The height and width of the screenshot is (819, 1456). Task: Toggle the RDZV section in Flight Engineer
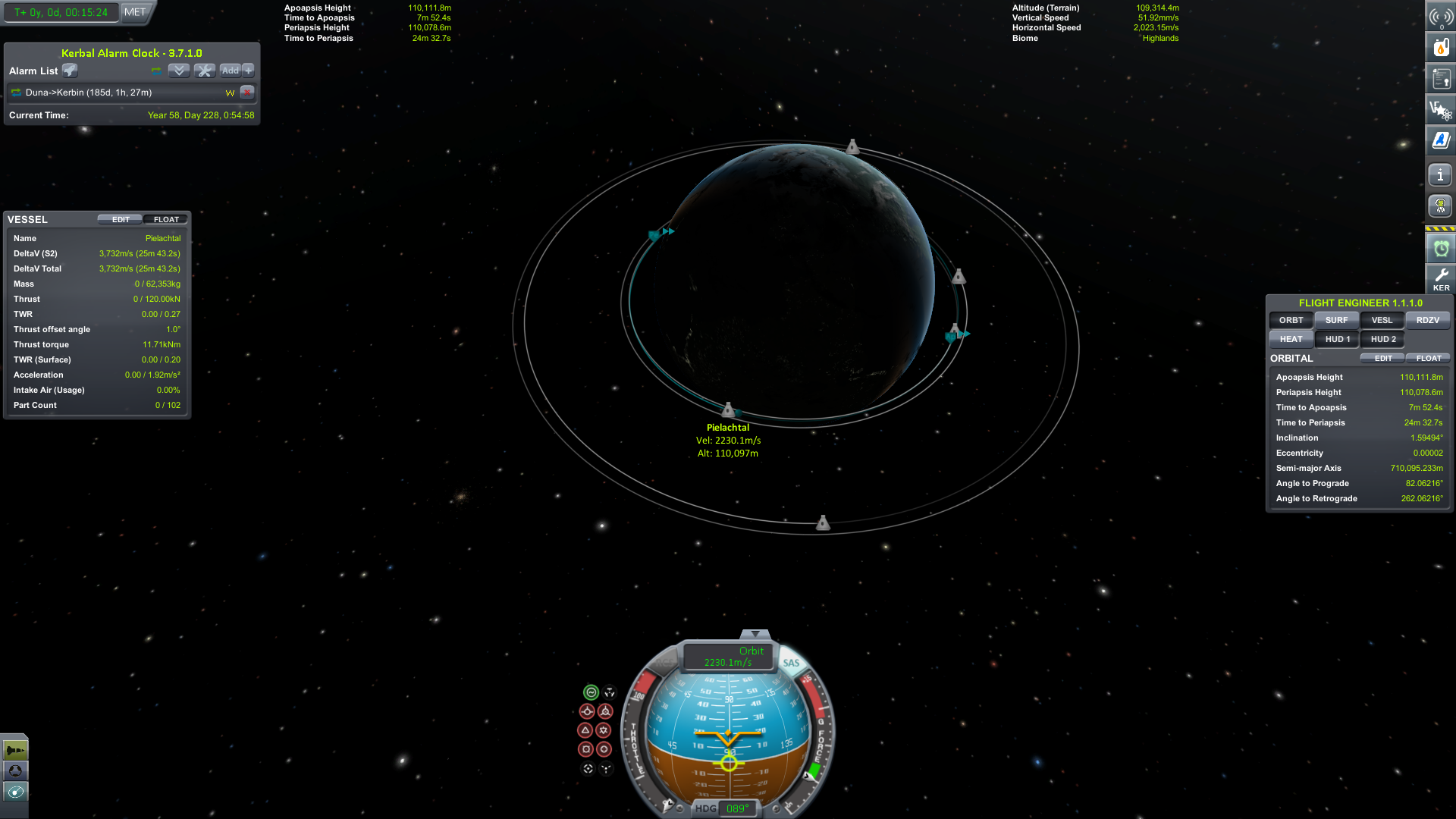tap(1427, 320)
